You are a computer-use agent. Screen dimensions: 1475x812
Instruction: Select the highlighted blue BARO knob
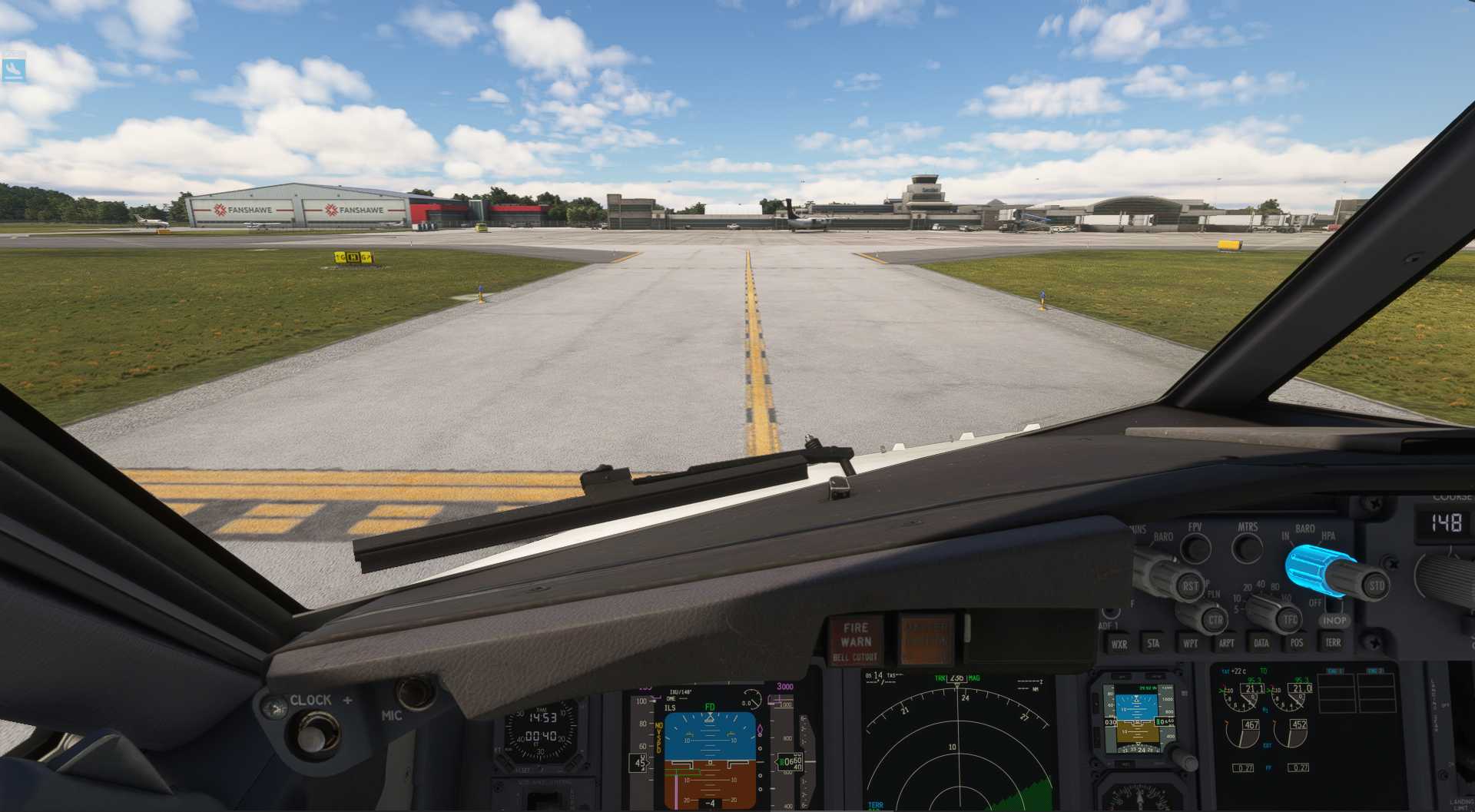click(x=1318, y=569)
